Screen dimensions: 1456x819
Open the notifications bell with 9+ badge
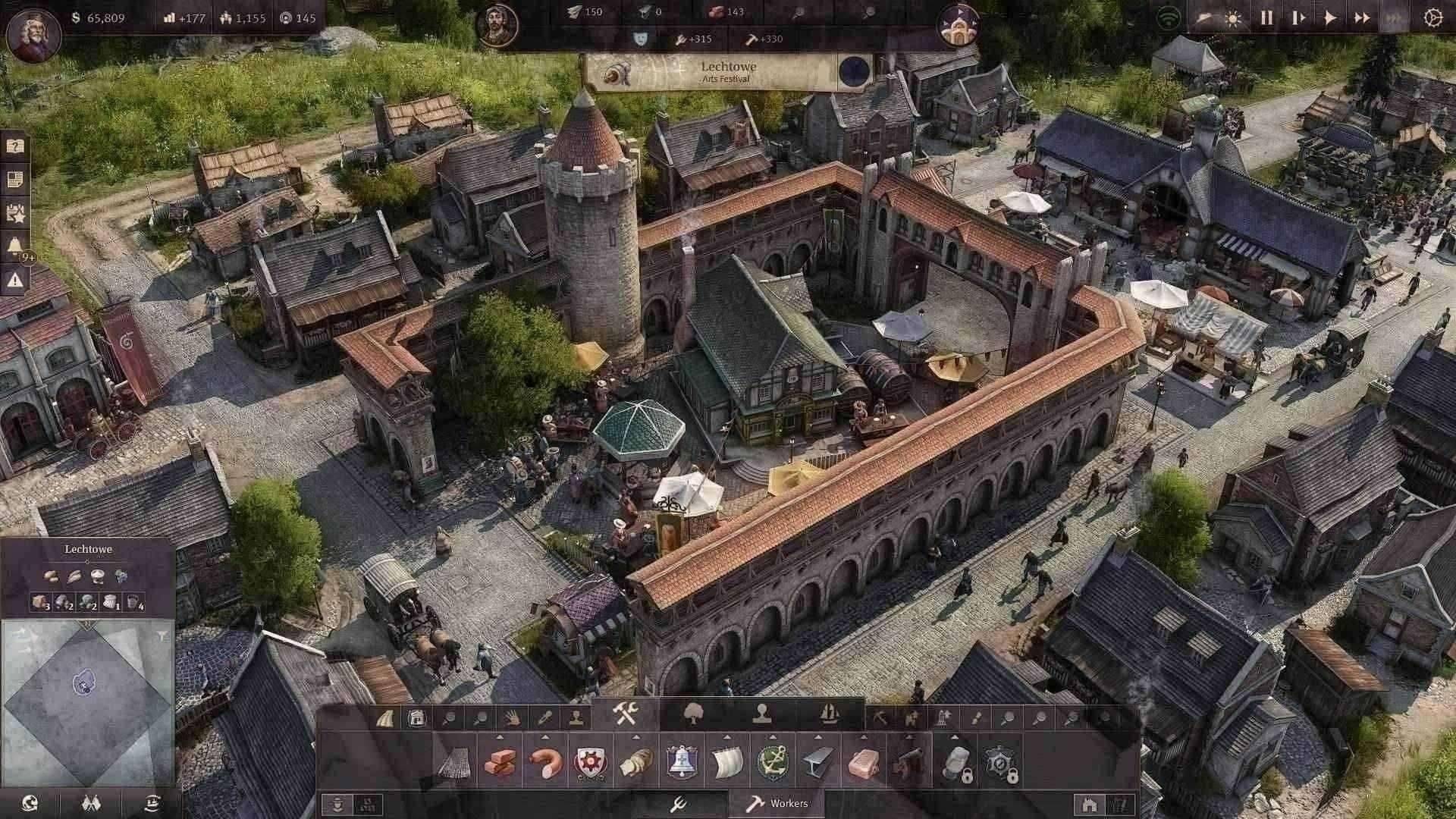[15, 246]
